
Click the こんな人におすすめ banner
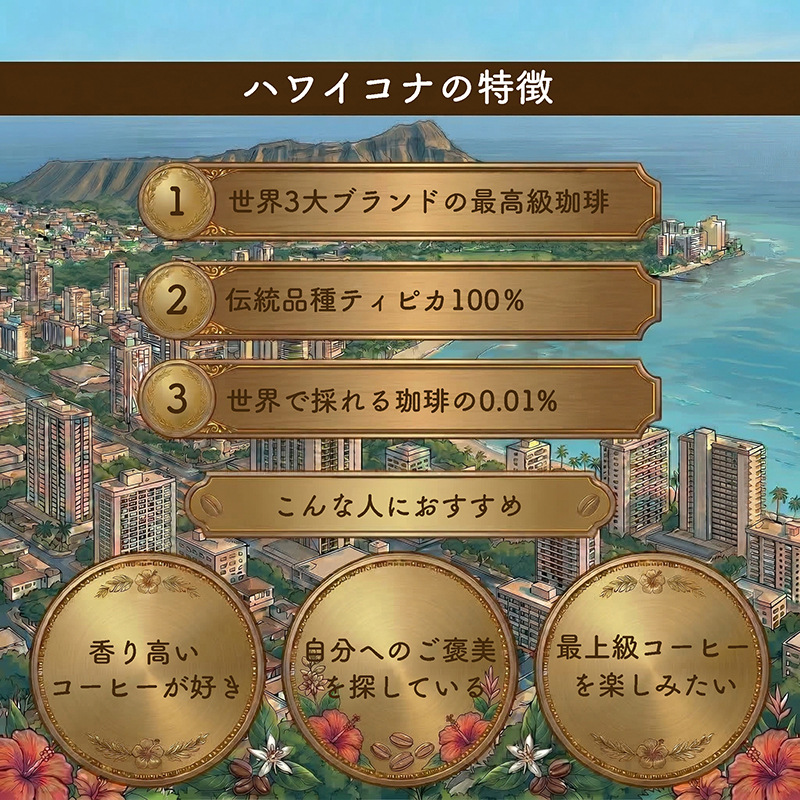400,506
